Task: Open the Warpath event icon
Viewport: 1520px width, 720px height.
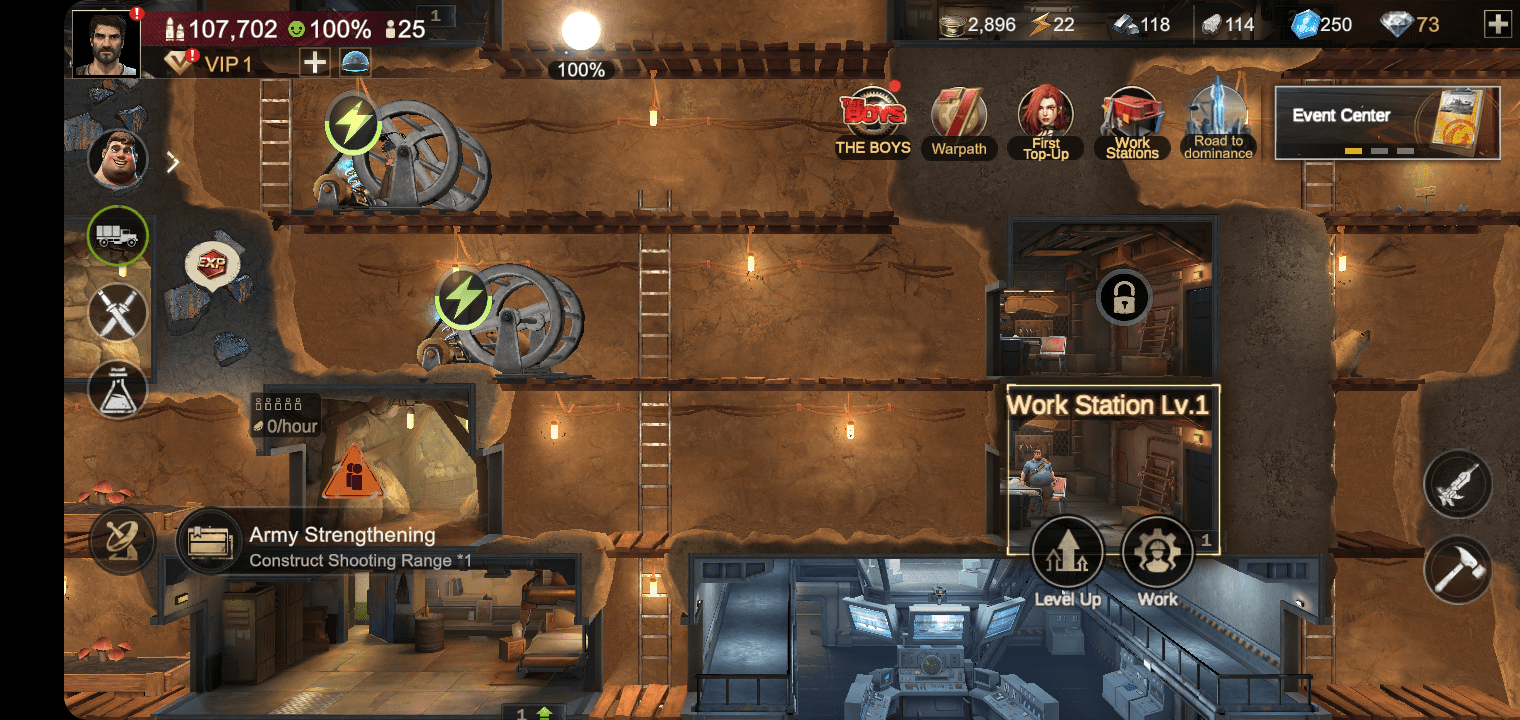Action: point(958,120)
